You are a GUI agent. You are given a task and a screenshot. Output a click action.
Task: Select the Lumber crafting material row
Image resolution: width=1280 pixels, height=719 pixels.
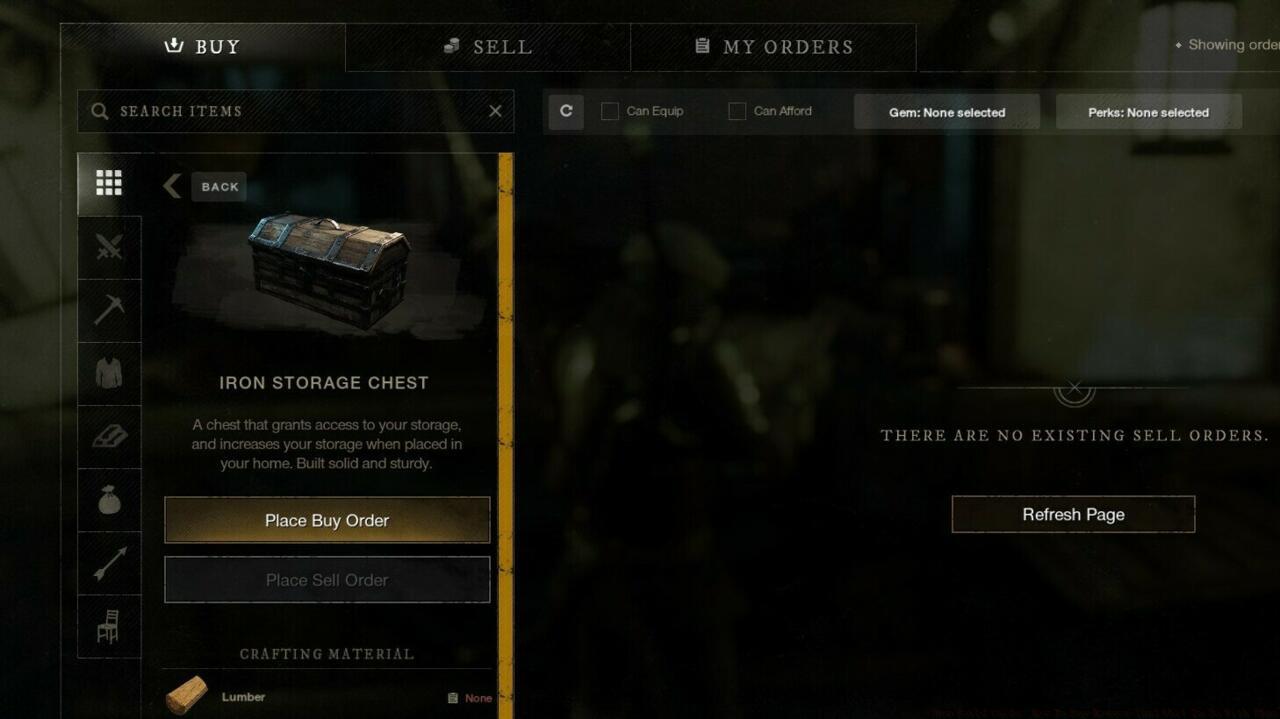pos(327,697)
